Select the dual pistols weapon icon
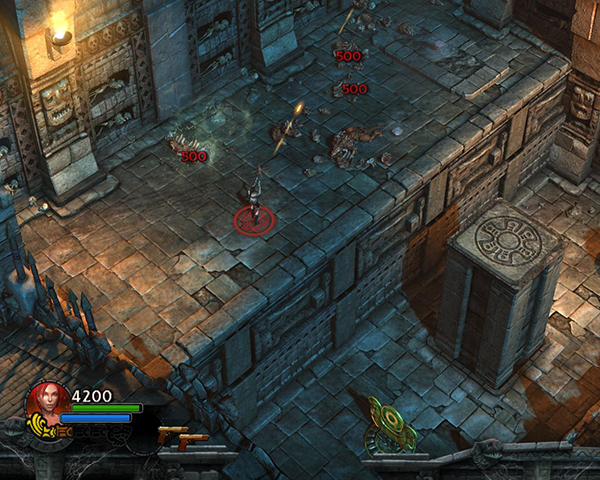The width and height of the screenshot is (600, 480). pos(182,435)
